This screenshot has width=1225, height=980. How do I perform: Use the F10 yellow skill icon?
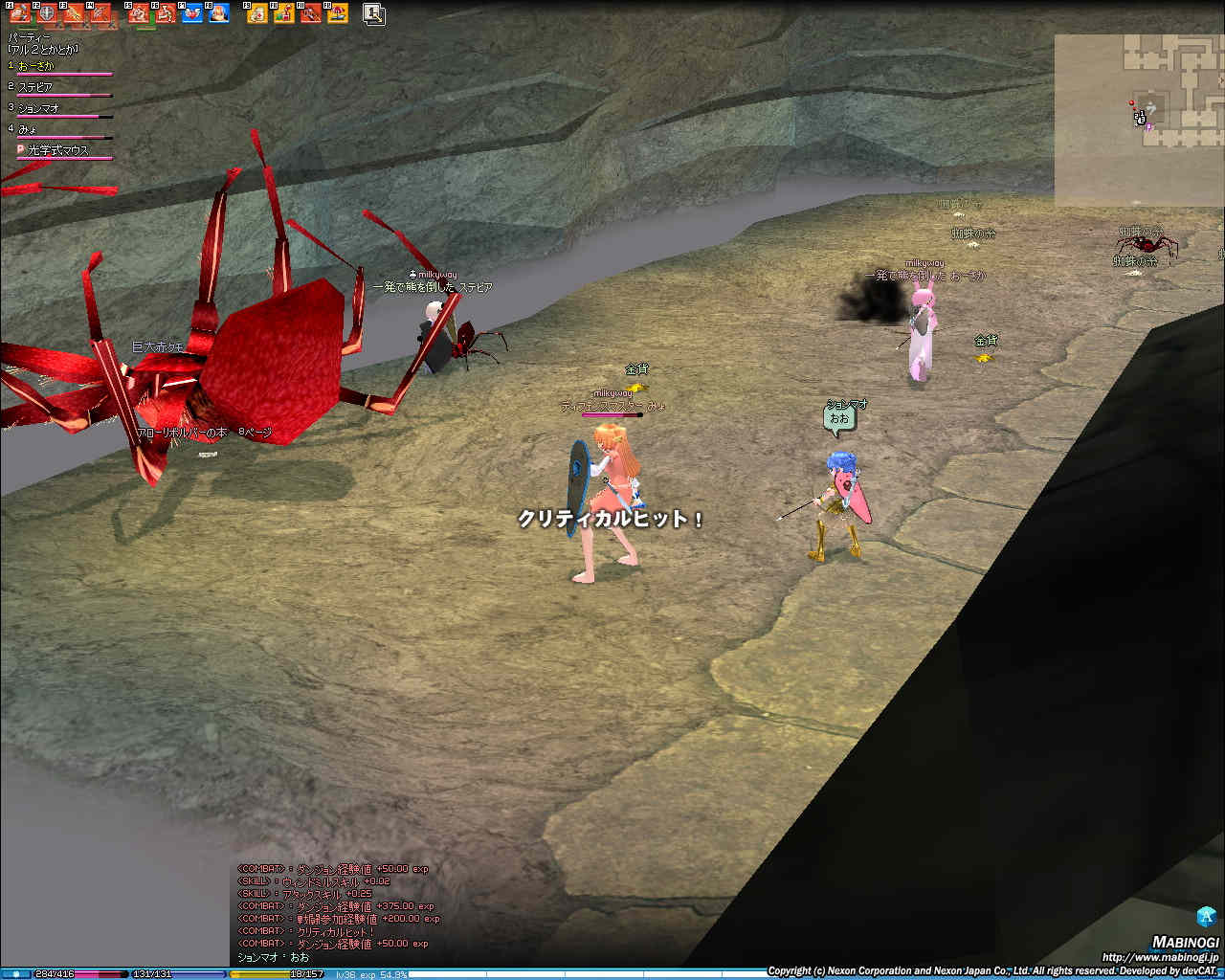point(284,13)
